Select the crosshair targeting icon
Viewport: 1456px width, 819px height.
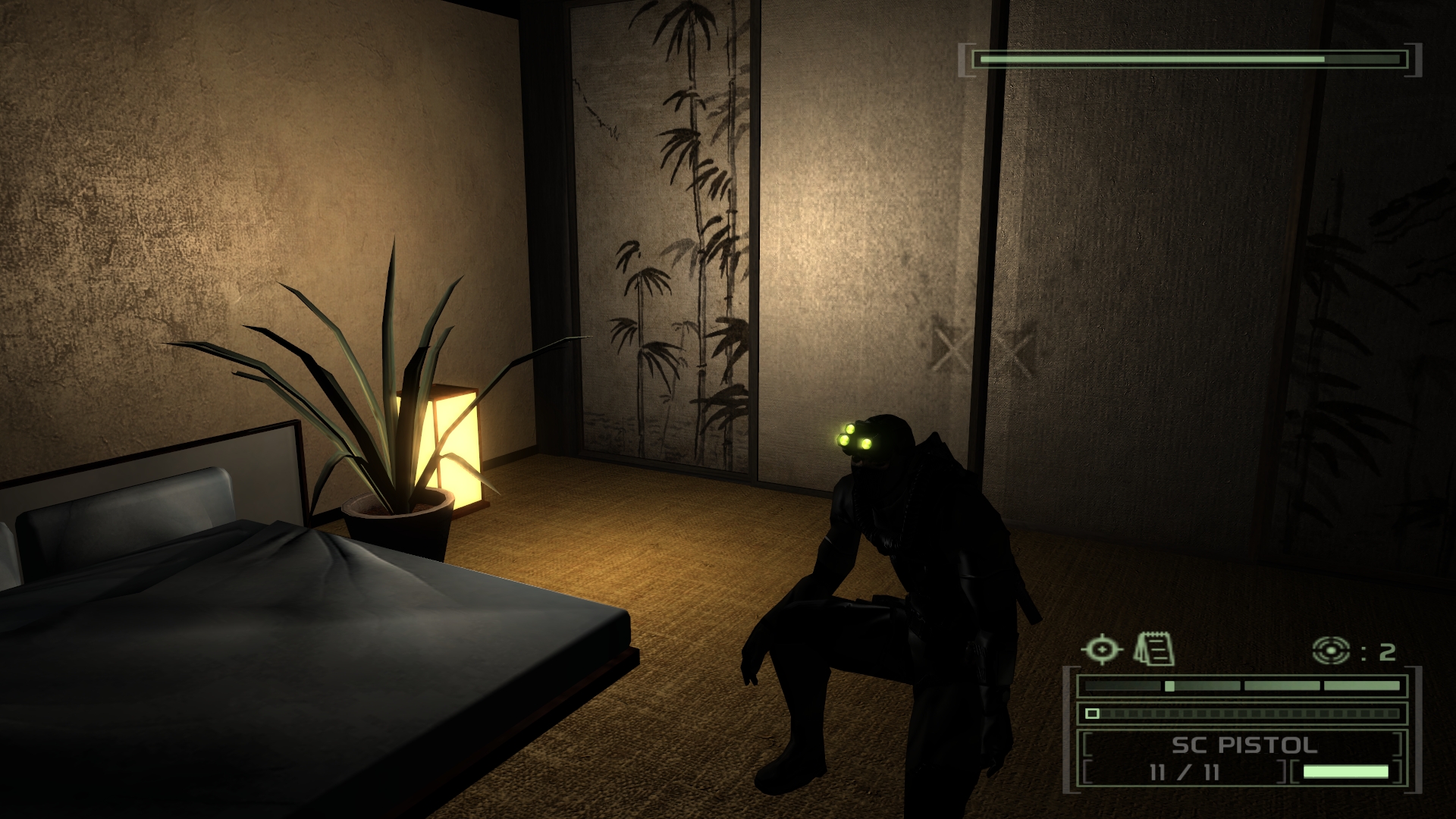(1100, 649)
